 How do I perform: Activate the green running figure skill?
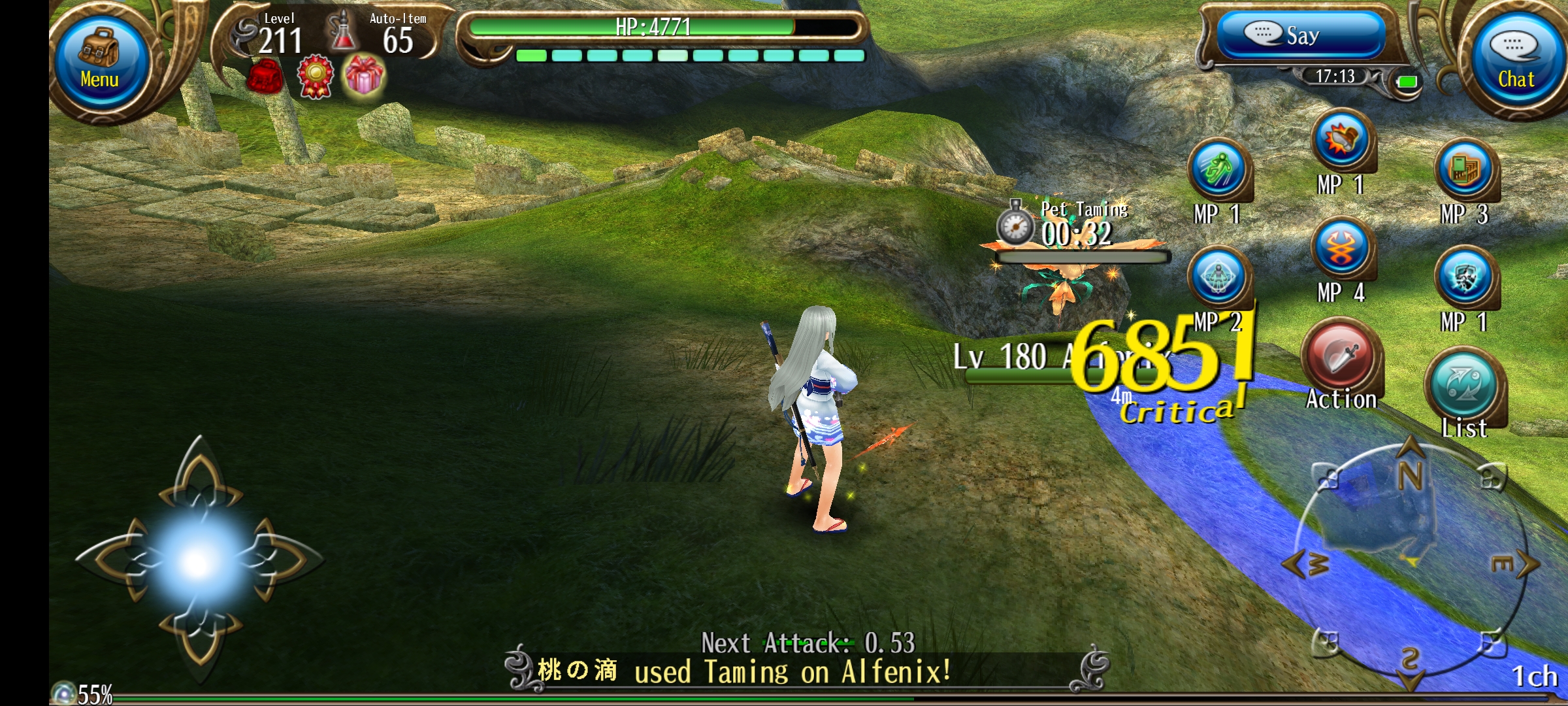[1218, 170]
